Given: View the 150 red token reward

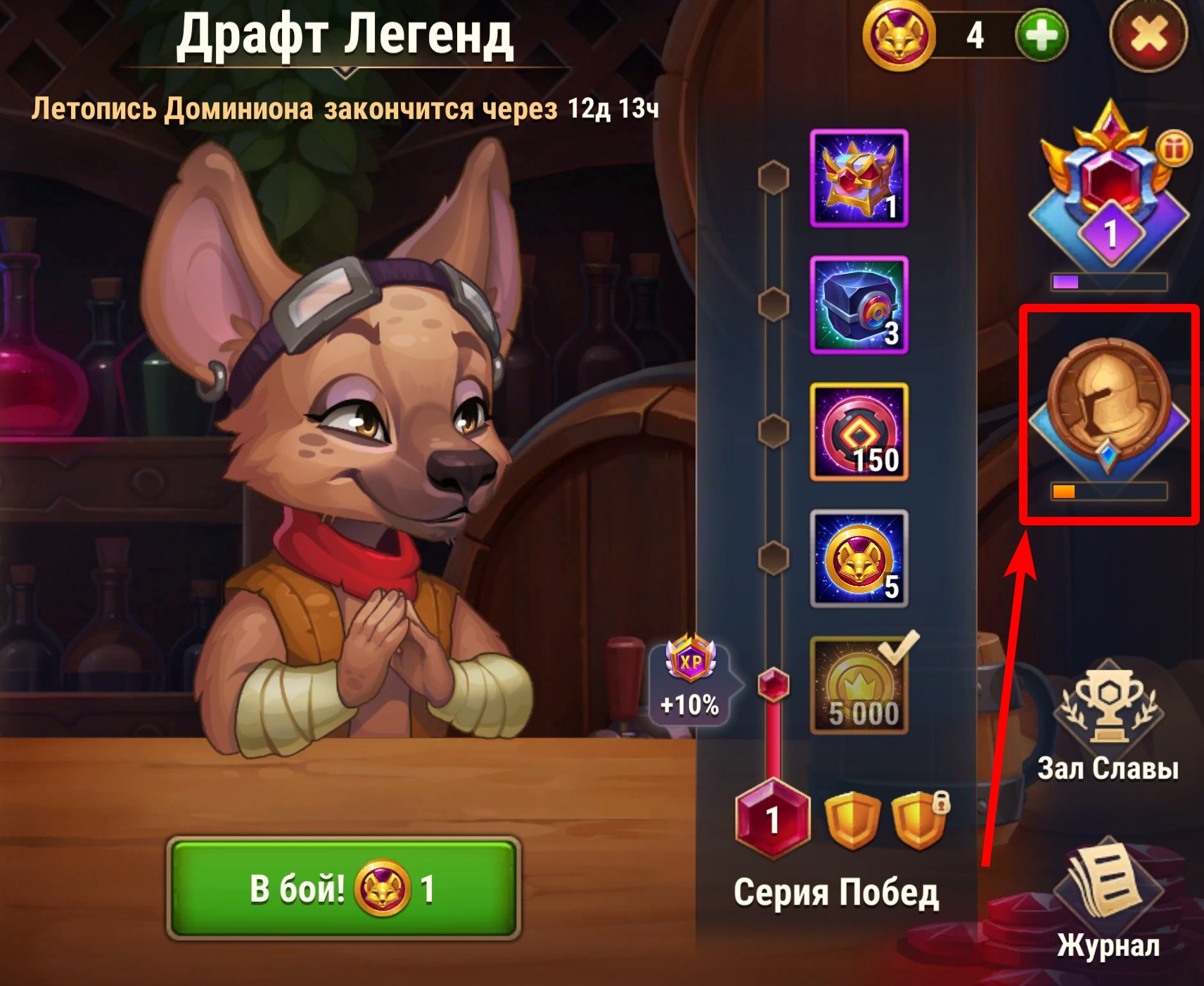Looking at the screenshot, I should pos(859,432).
